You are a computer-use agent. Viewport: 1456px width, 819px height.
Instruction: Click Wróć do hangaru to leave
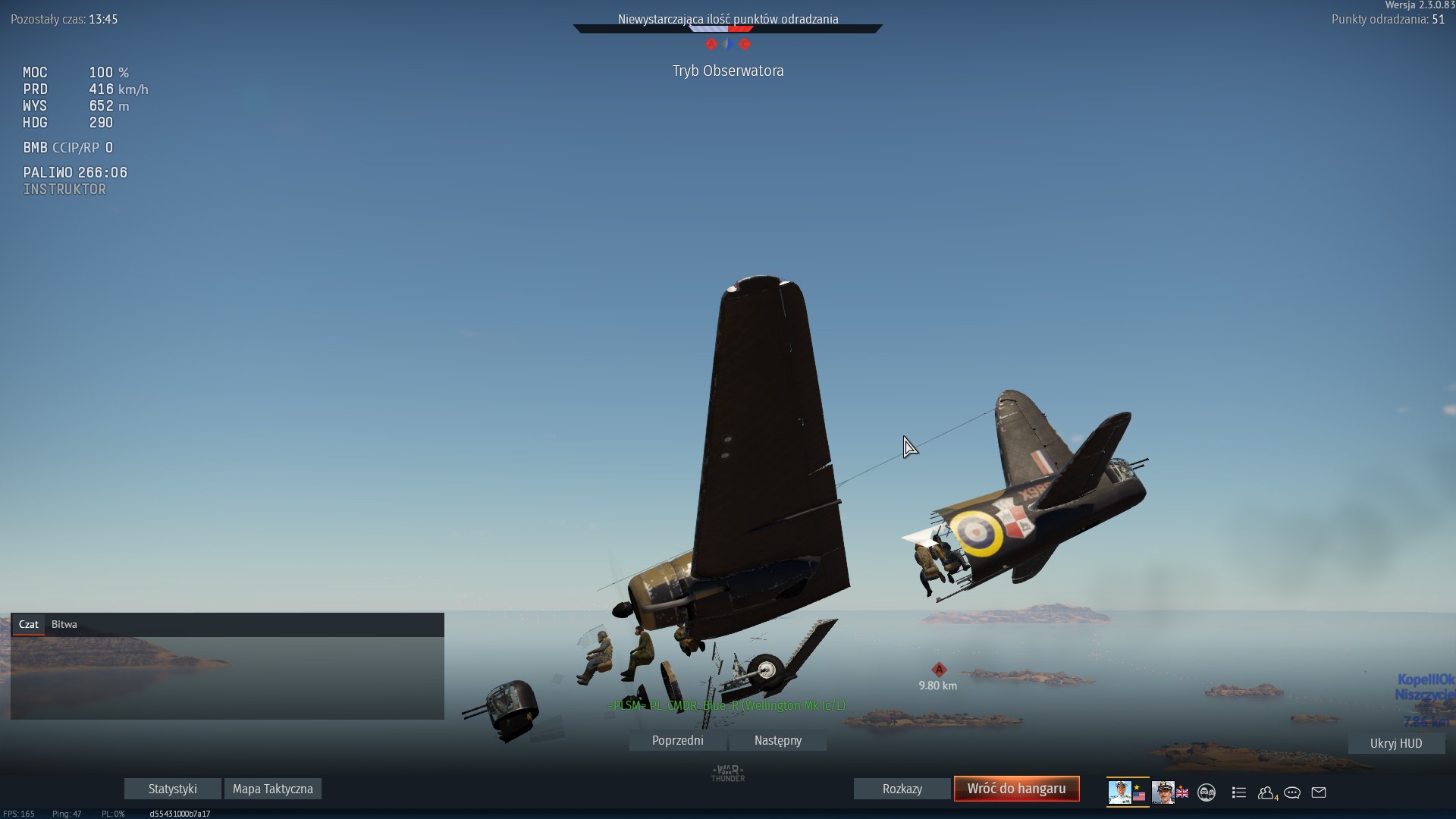tap(1016, 789)
